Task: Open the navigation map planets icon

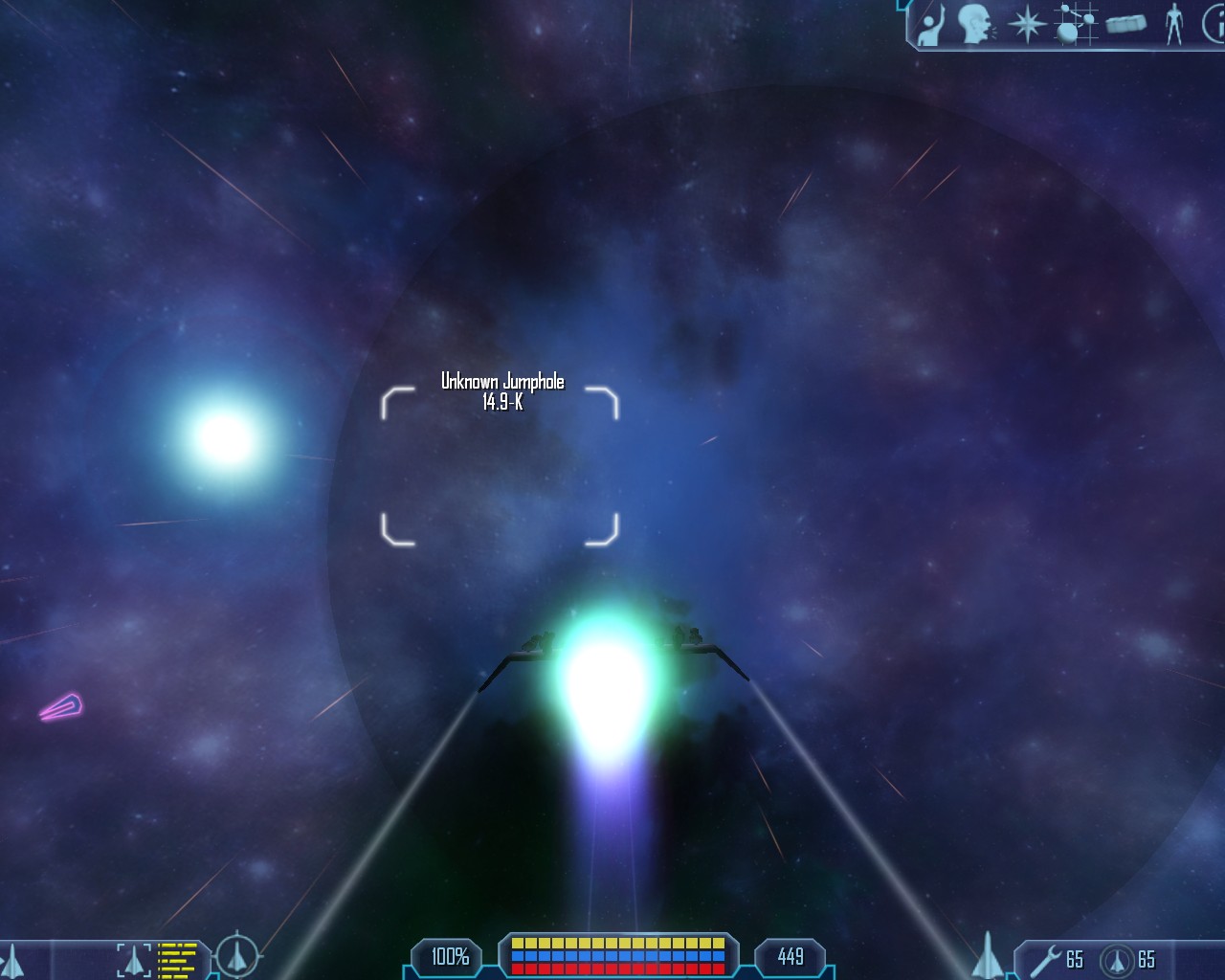Action: point(1077,24)
